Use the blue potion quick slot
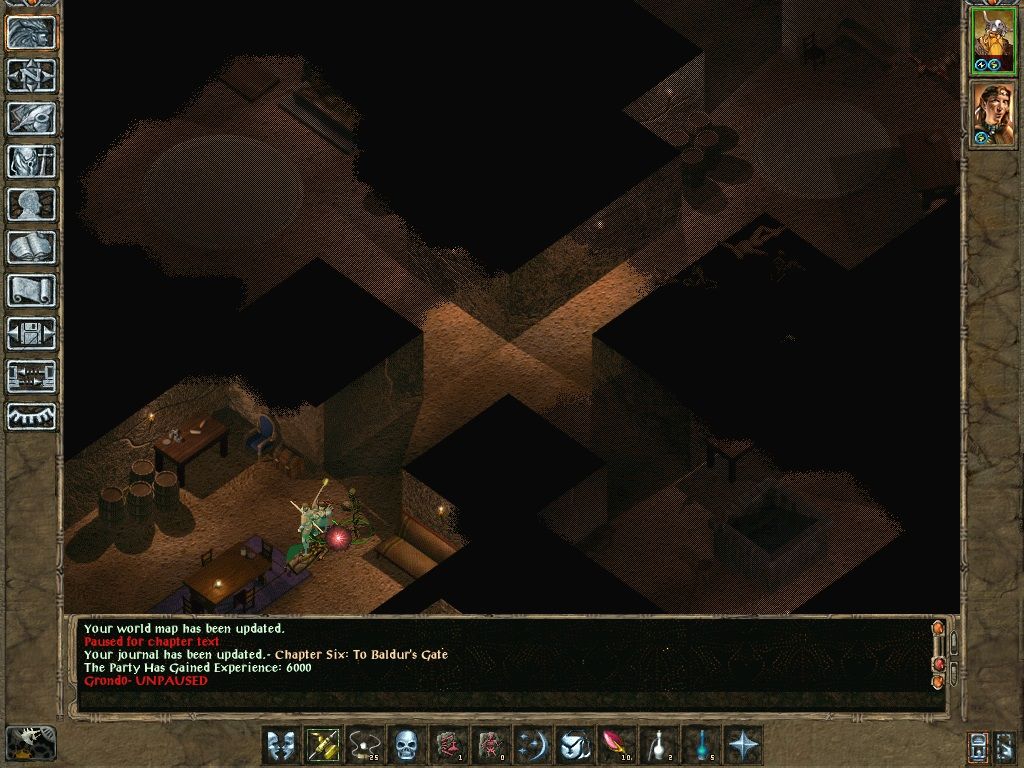This screenshot has width=1024, height=768. click(x=700, y=745)
